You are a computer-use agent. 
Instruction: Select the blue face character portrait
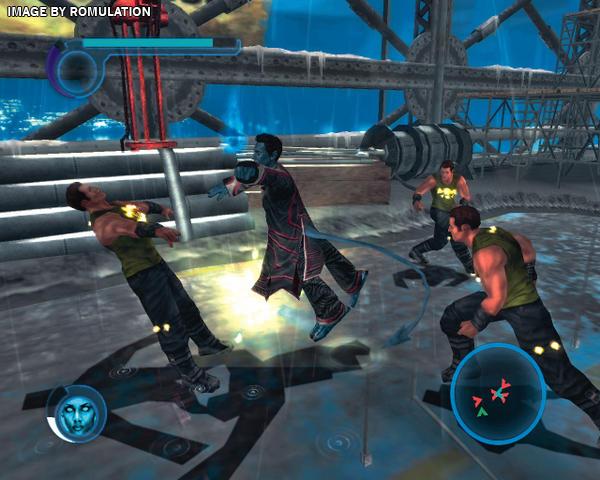pyautogui.click(x=77, y=413)
